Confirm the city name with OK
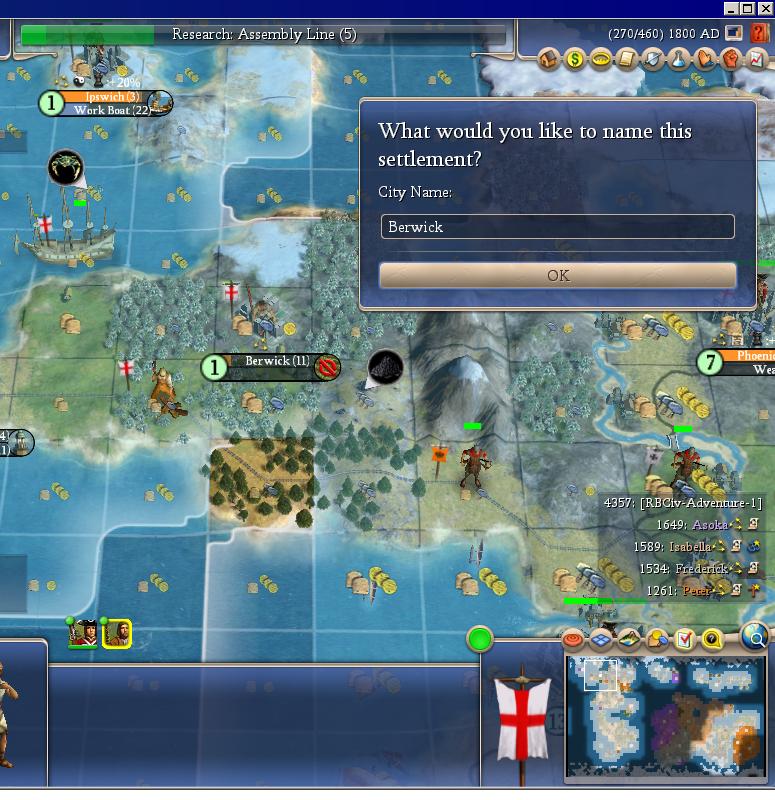 point(558,275)
